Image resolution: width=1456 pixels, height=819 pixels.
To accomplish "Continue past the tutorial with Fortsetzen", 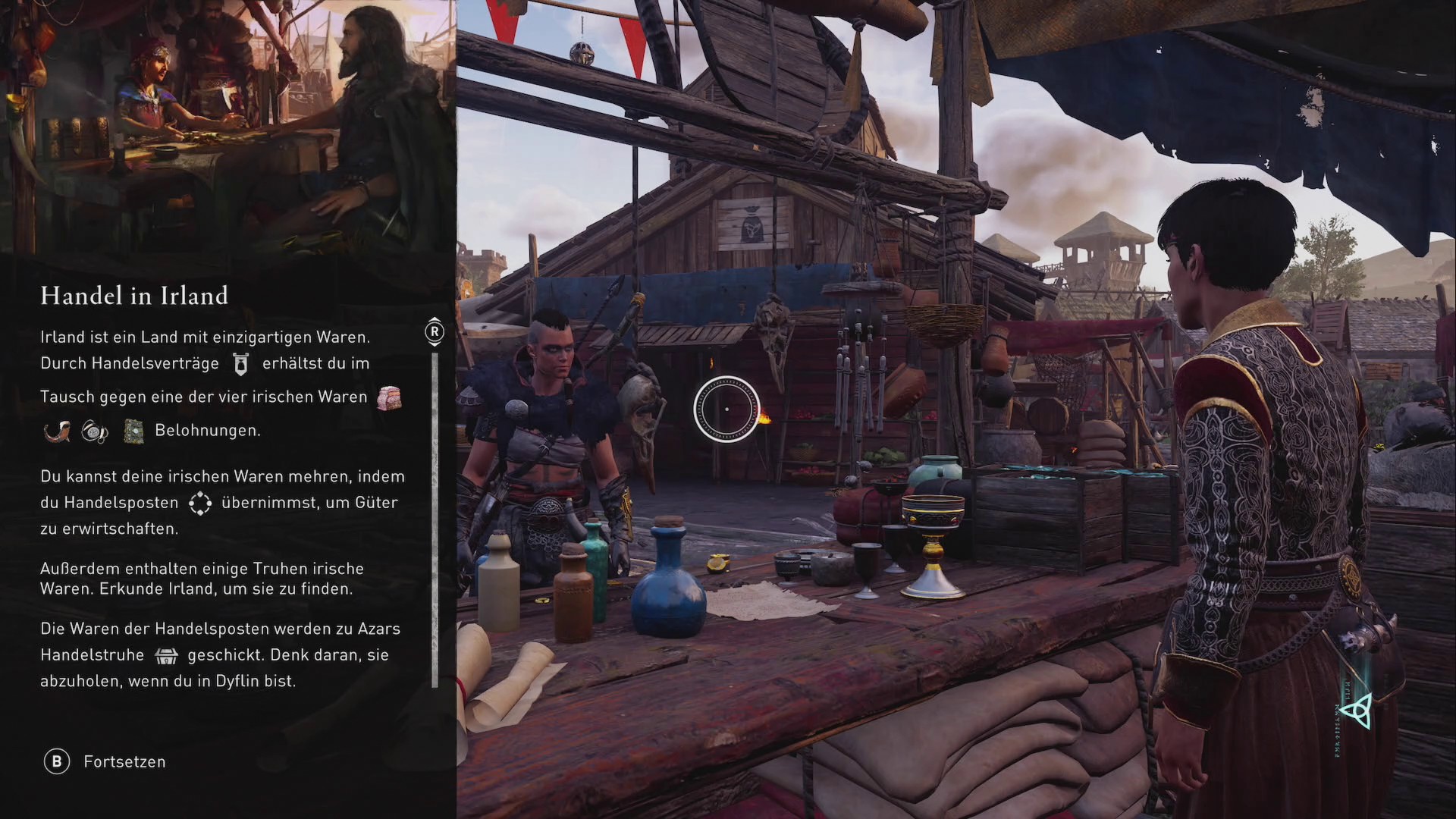I will [105, 761].
